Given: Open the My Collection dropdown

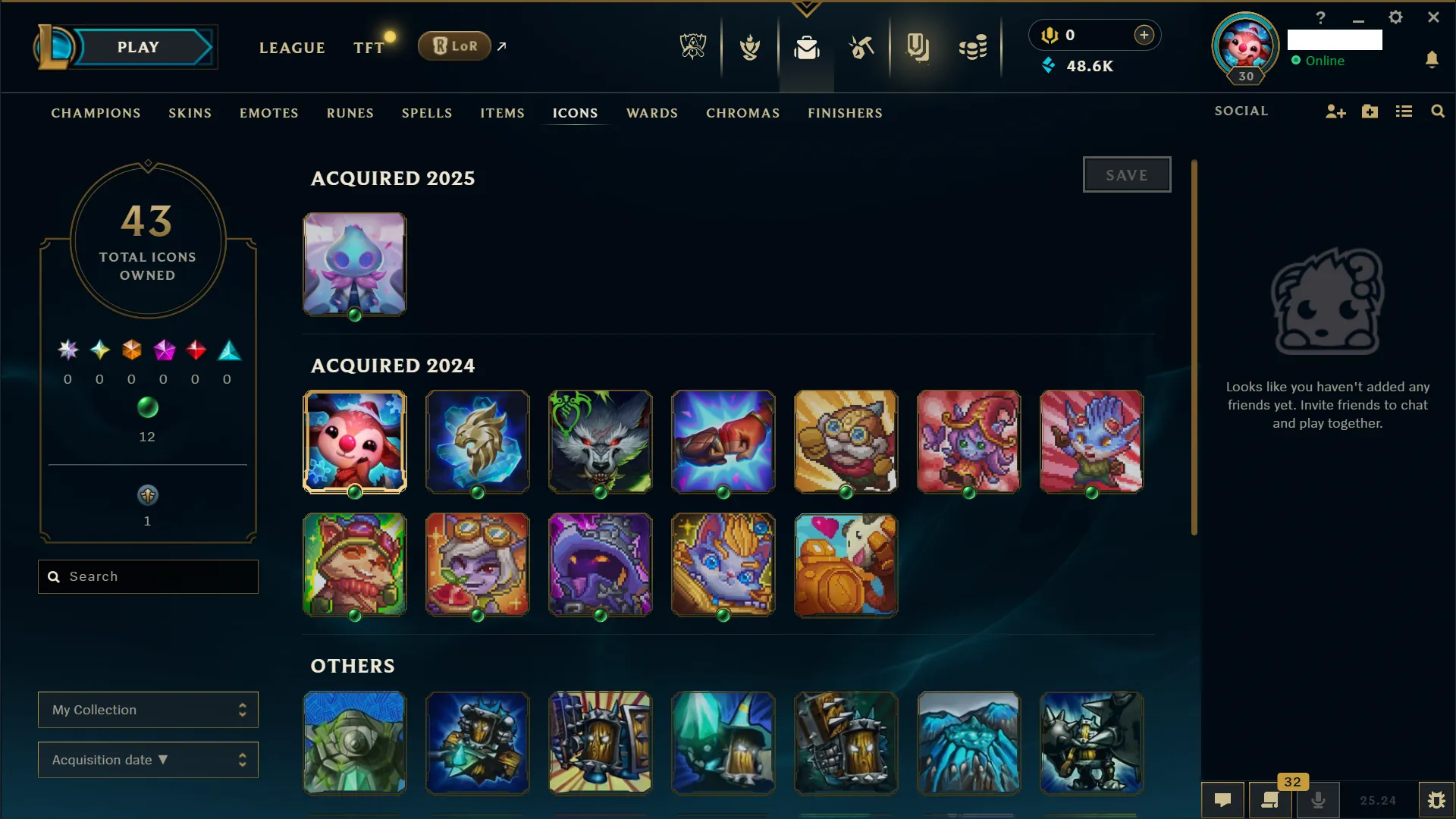Looking at the screenshot, I should (x=148, y=710).
